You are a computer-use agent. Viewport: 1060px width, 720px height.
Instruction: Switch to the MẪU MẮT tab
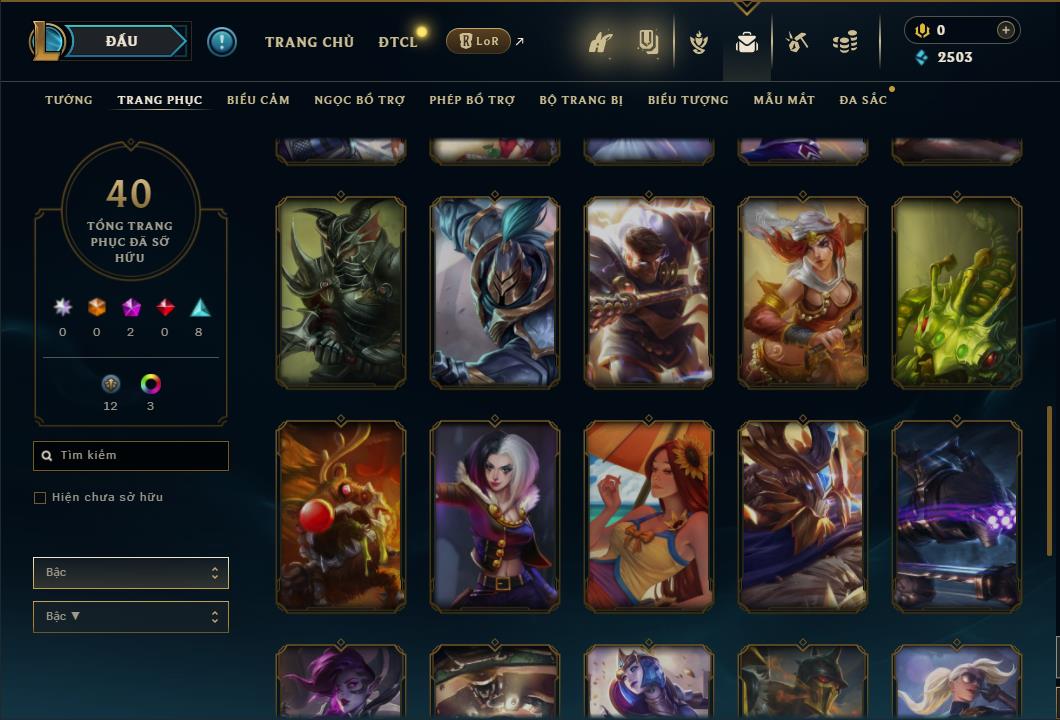(x=784, y=100)
